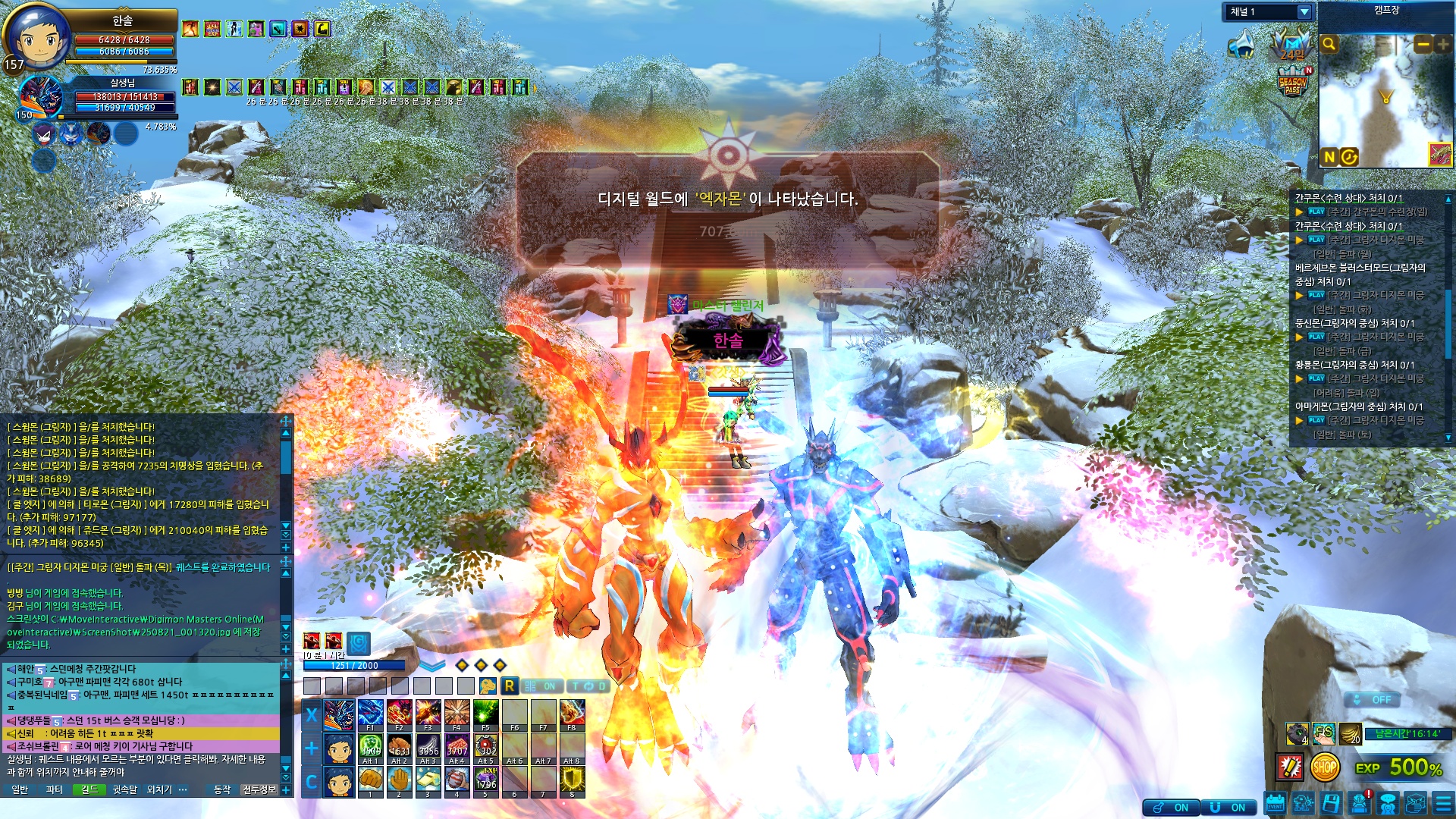The width and height of the screenshot is (1456, 819).
Task: Toggle the magnet ON button
Action: 1228,808
